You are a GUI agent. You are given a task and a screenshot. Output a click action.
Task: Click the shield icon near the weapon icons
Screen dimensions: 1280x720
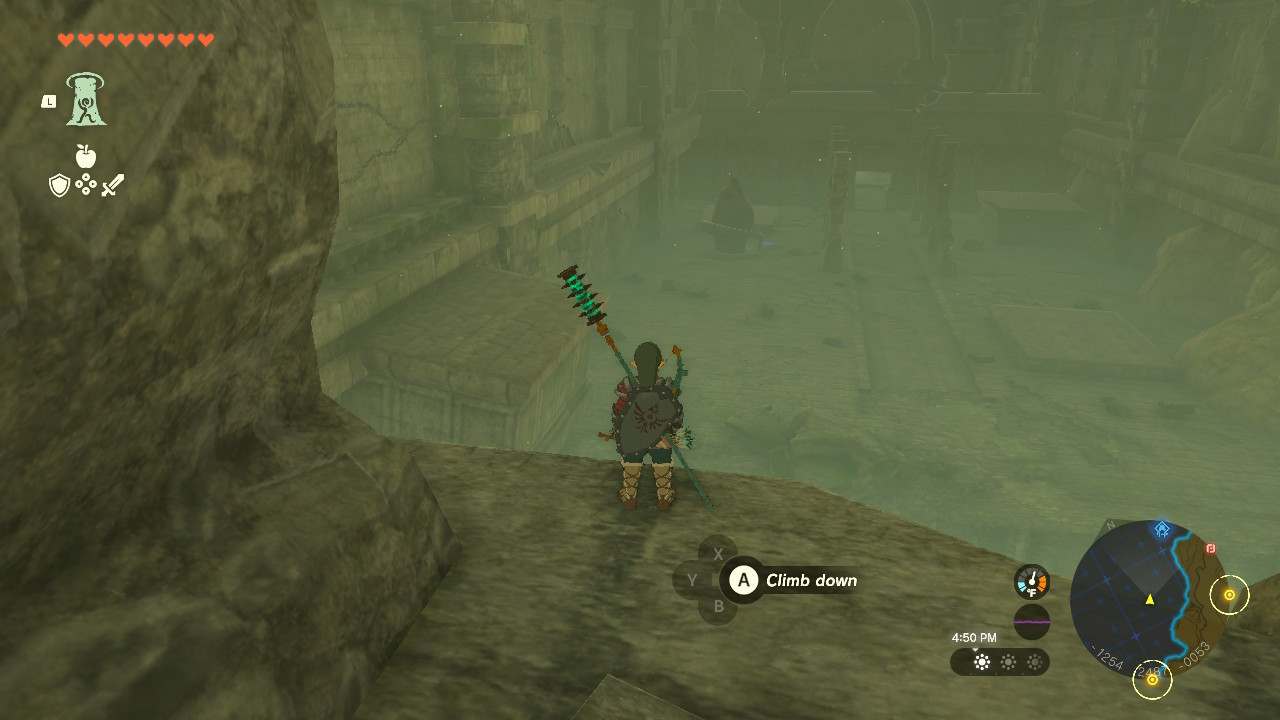tap(58, 186)
